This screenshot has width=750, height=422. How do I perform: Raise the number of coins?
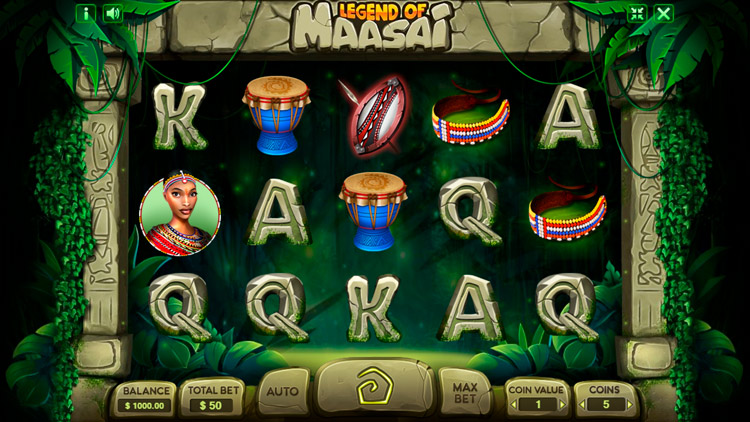coord(630,405)
